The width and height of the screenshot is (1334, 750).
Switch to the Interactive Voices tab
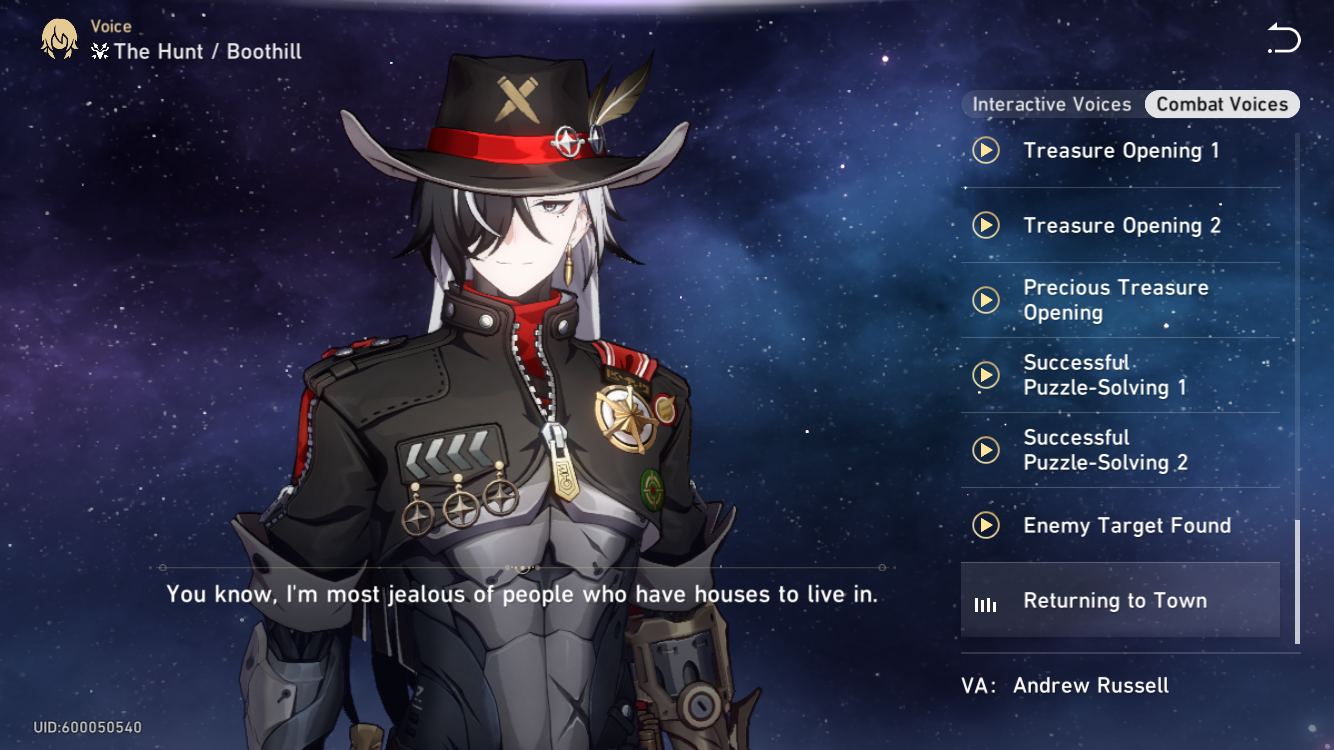coord(1052,104)
